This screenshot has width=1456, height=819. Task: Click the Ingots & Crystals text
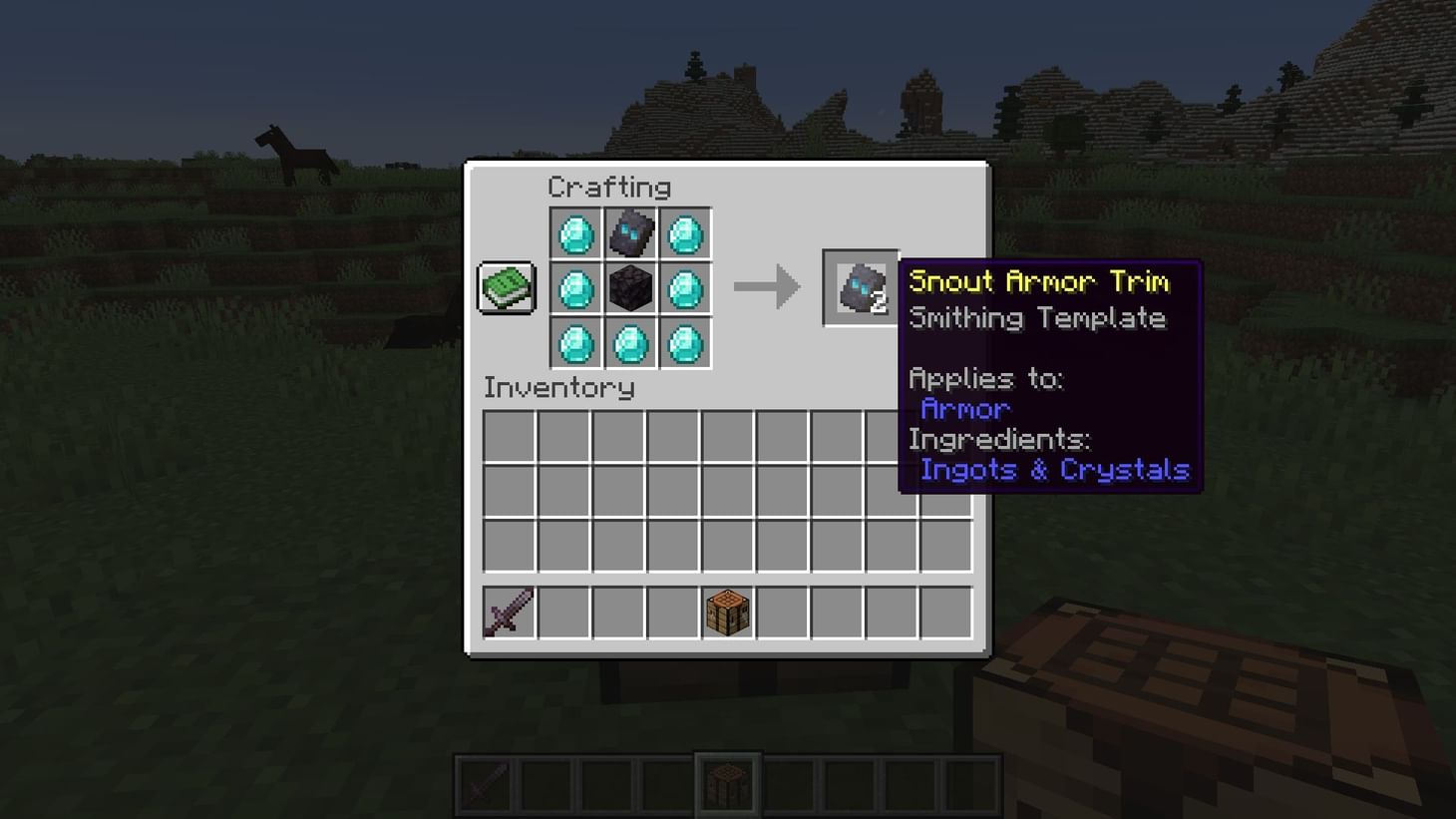coord(1053,470)
